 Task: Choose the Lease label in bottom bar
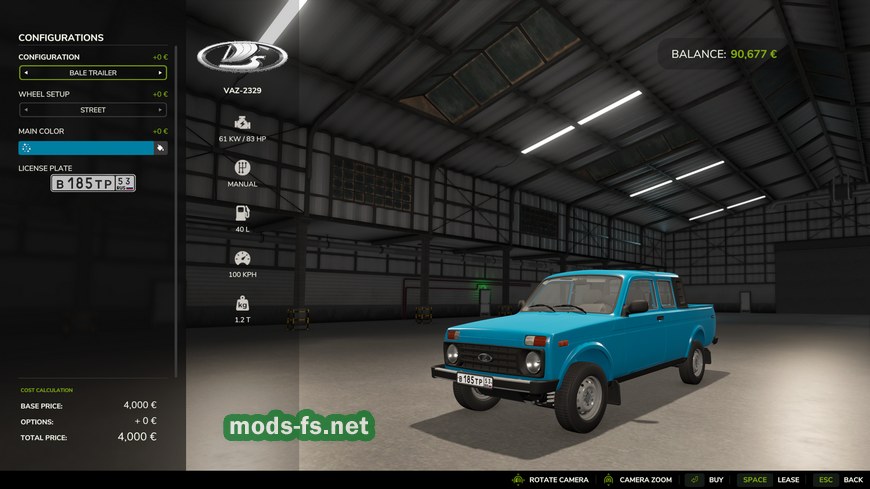pyautogui.click(x=788, y=480)
